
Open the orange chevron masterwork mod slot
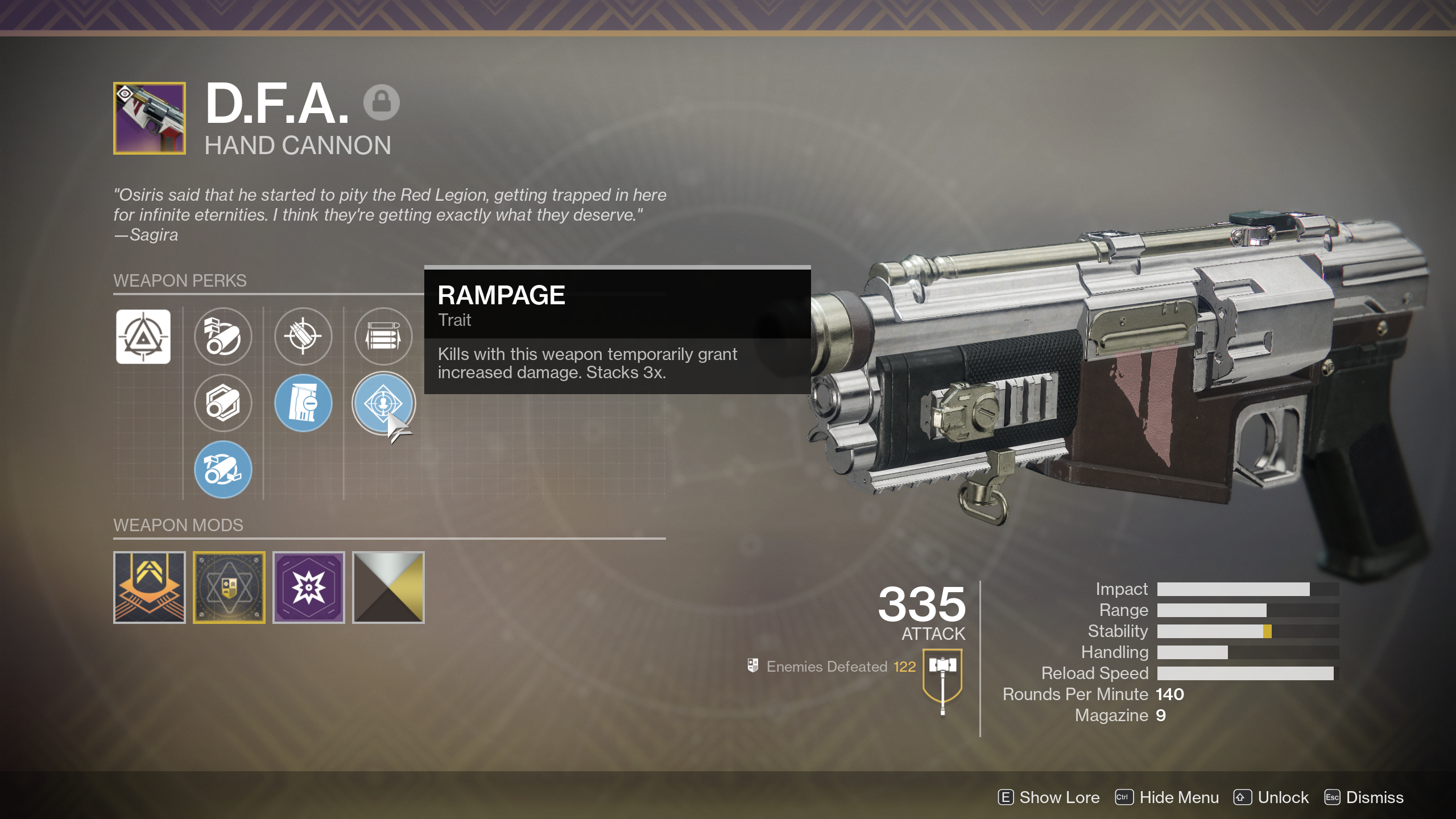[x=150, y=588]
